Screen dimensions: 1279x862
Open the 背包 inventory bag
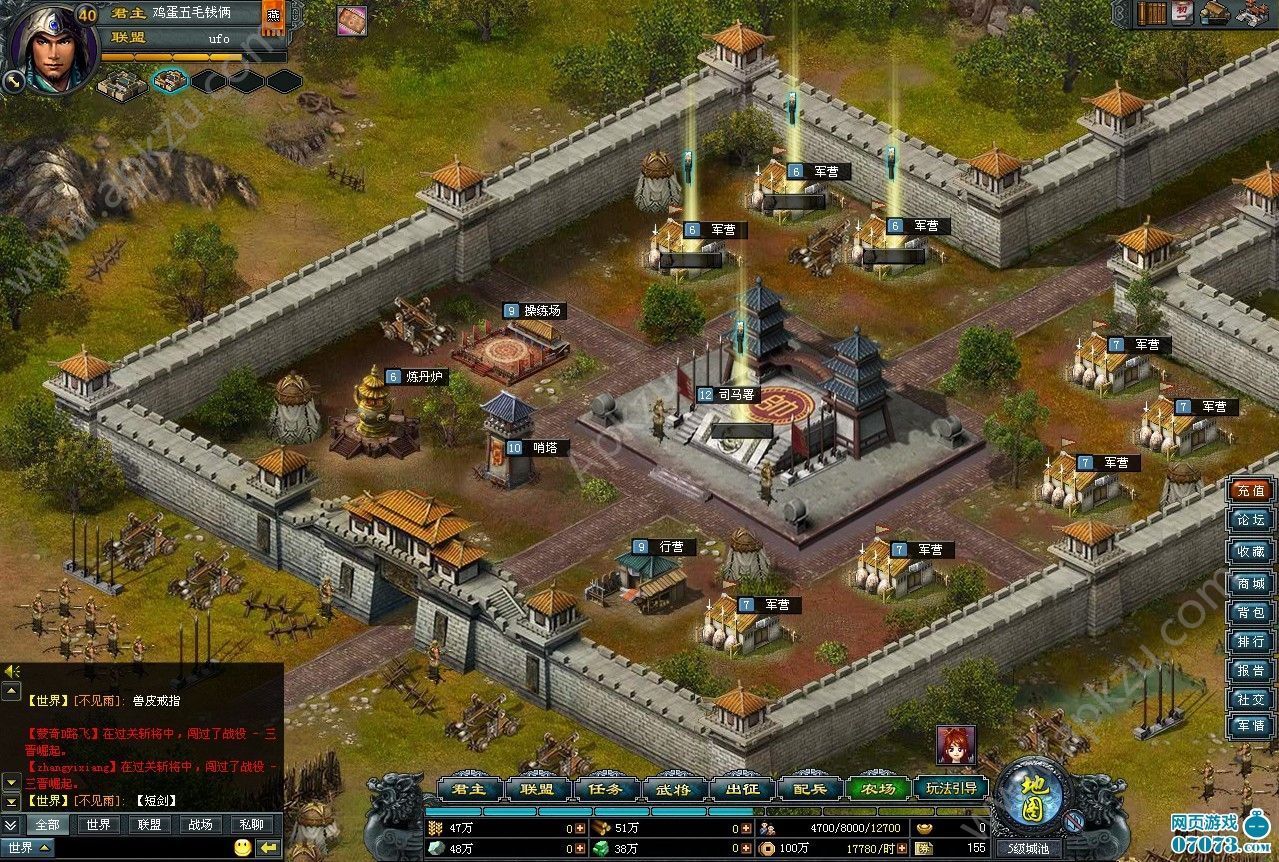(x=1250, y=612)
